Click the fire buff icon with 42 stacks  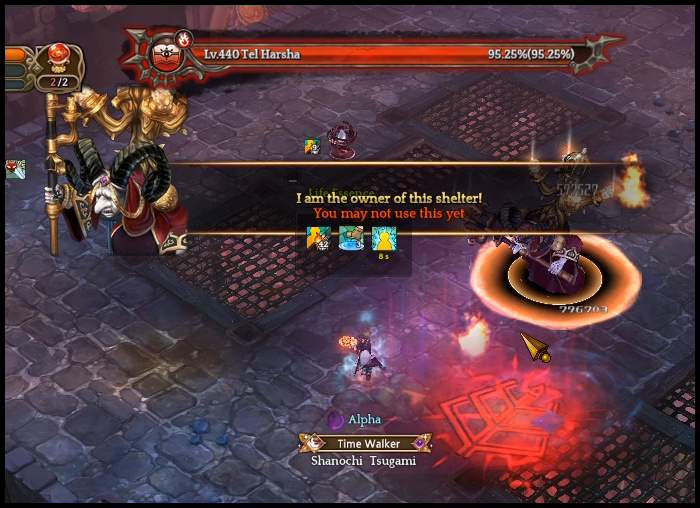(x=318, y=238)
